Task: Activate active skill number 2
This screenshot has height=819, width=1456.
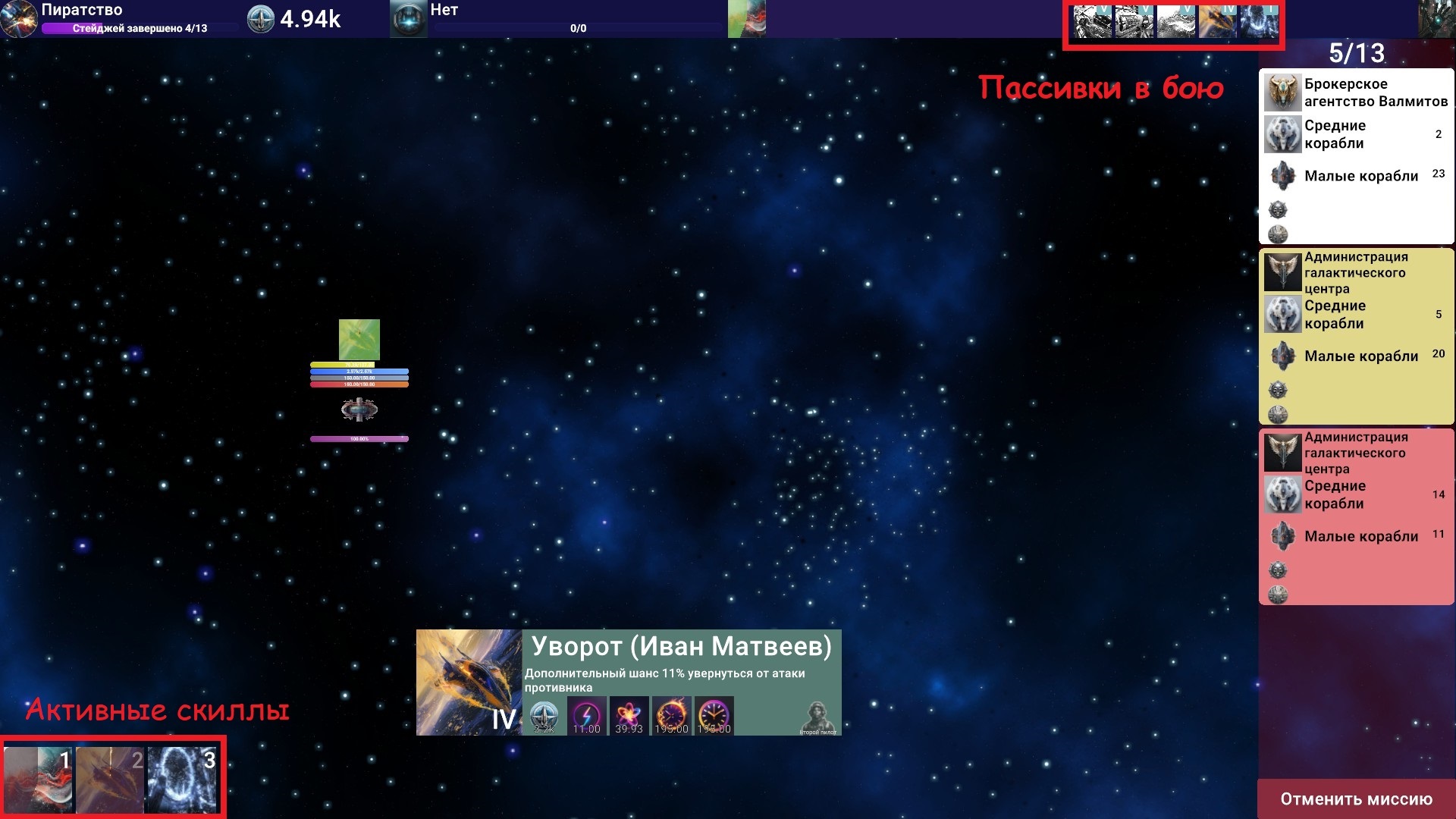Action: pos(110,780)
